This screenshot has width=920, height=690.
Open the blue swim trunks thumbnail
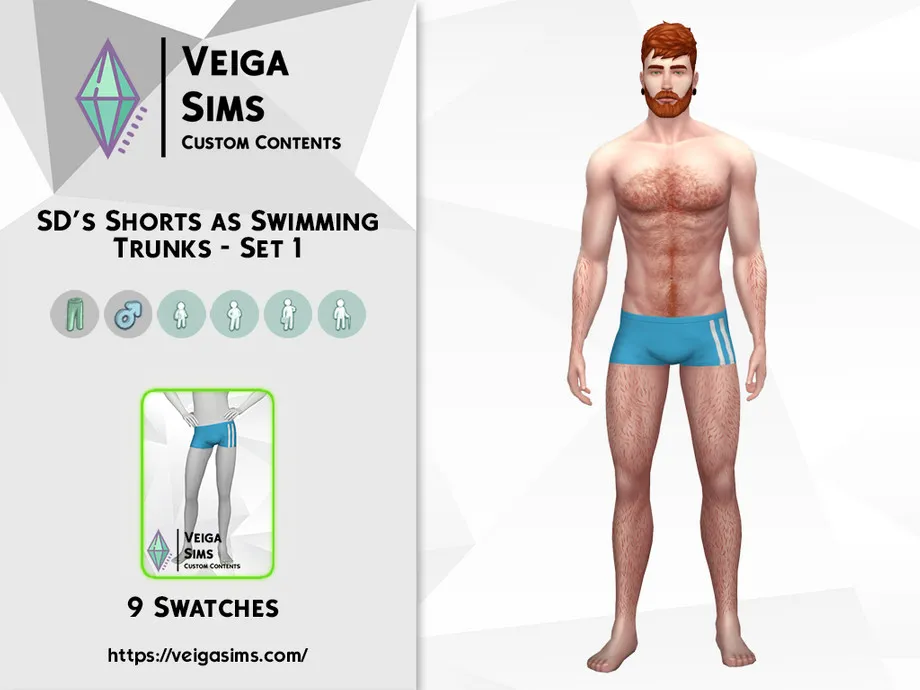click(208, 482)
